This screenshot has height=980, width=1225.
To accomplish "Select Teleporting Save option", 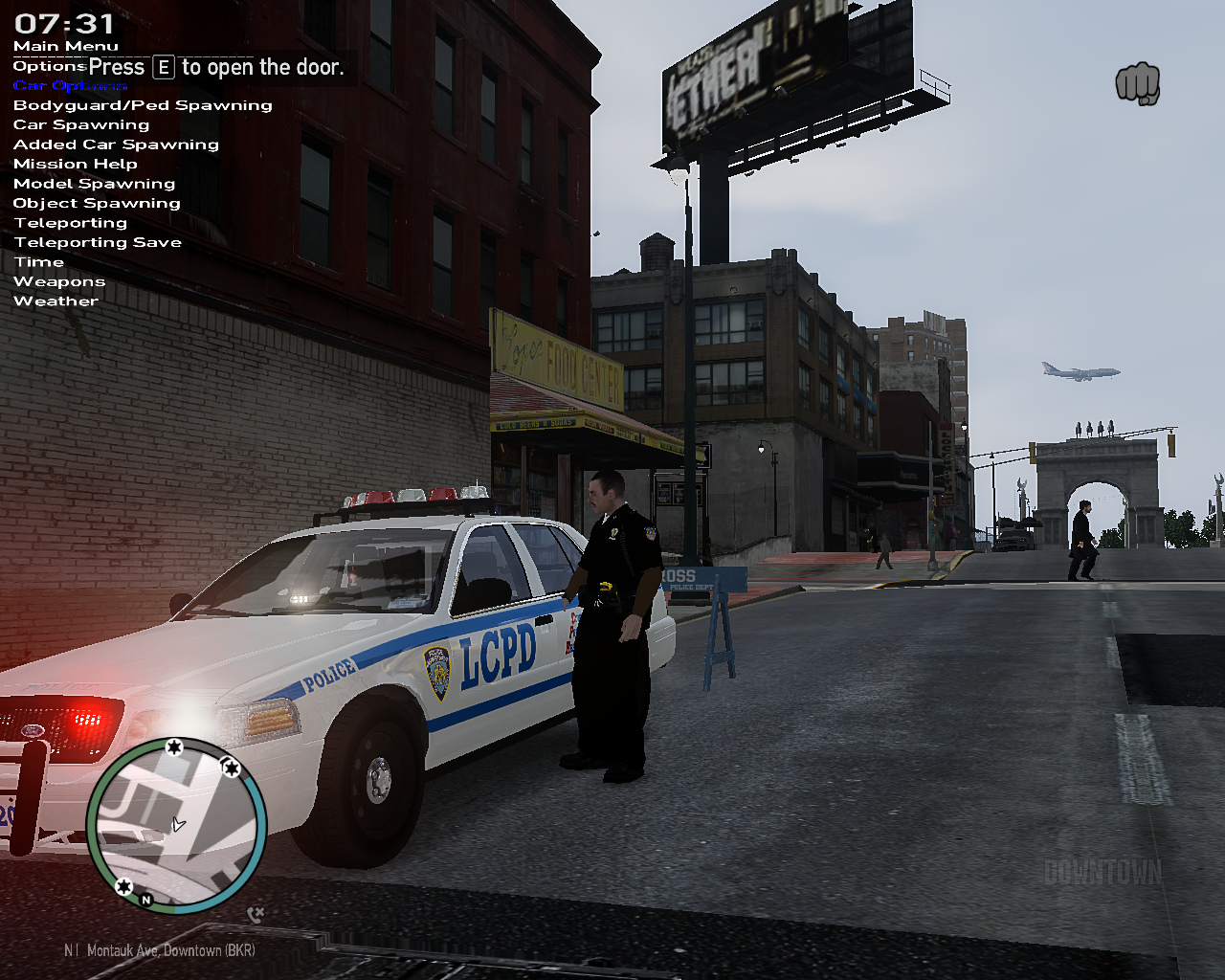I will (98, 242).
